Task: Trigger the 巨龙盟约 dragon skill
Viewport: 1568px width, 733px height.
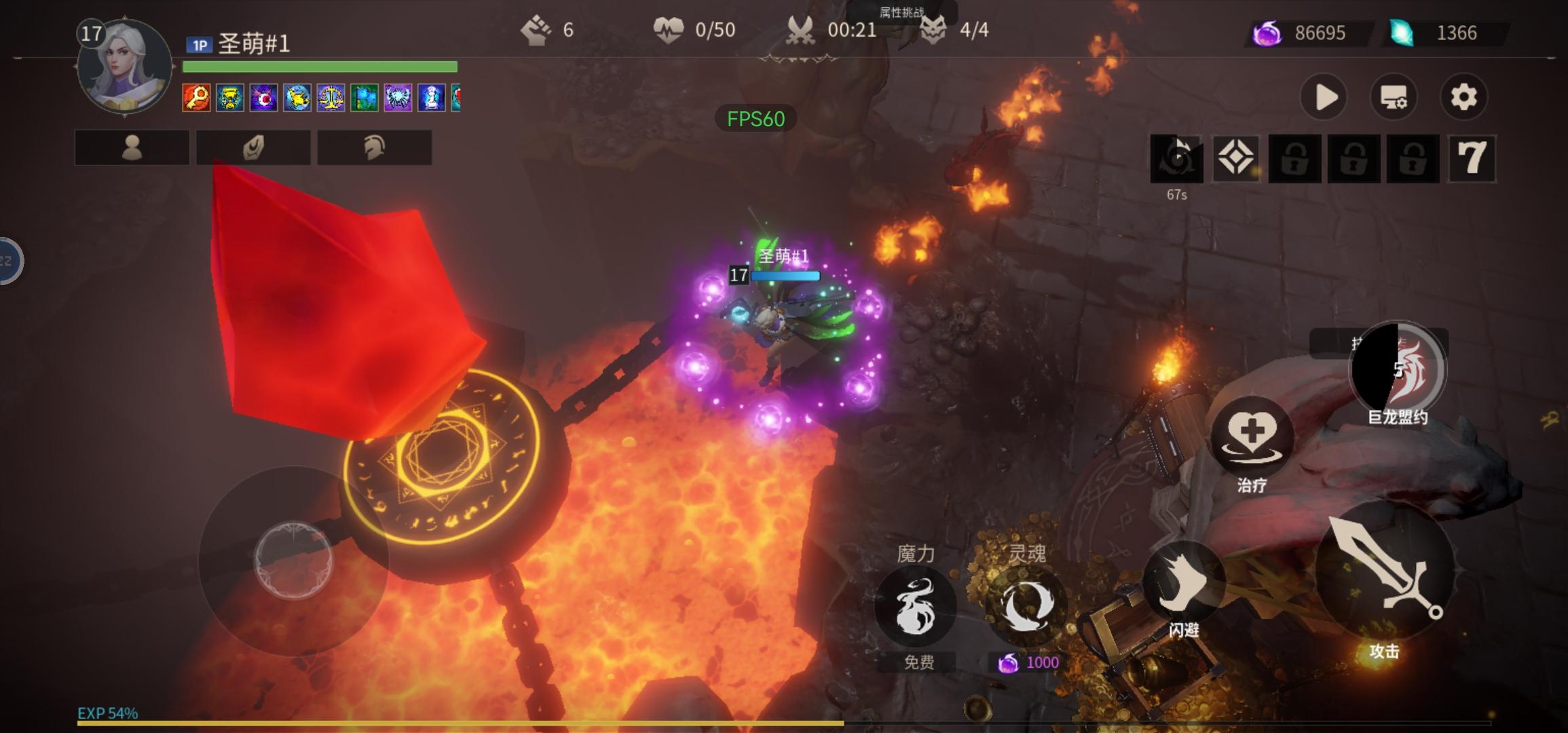Action: [x=1397, y=369]
